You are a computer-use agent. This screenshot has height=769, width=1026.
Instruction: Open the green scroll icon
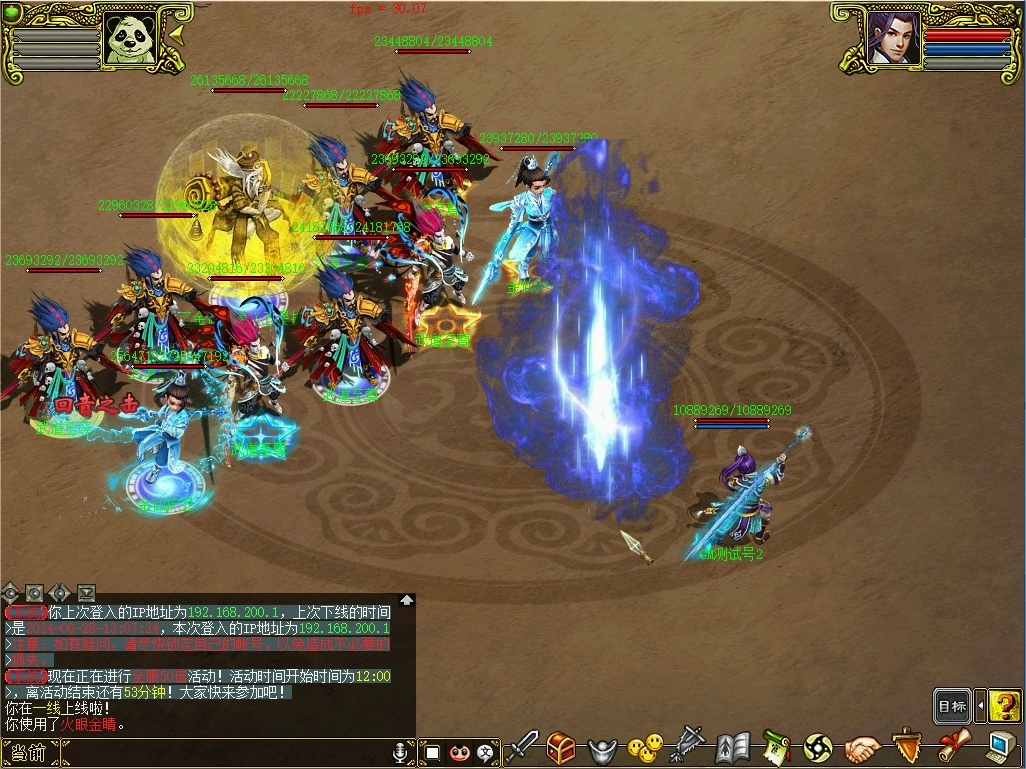(776, 747)
